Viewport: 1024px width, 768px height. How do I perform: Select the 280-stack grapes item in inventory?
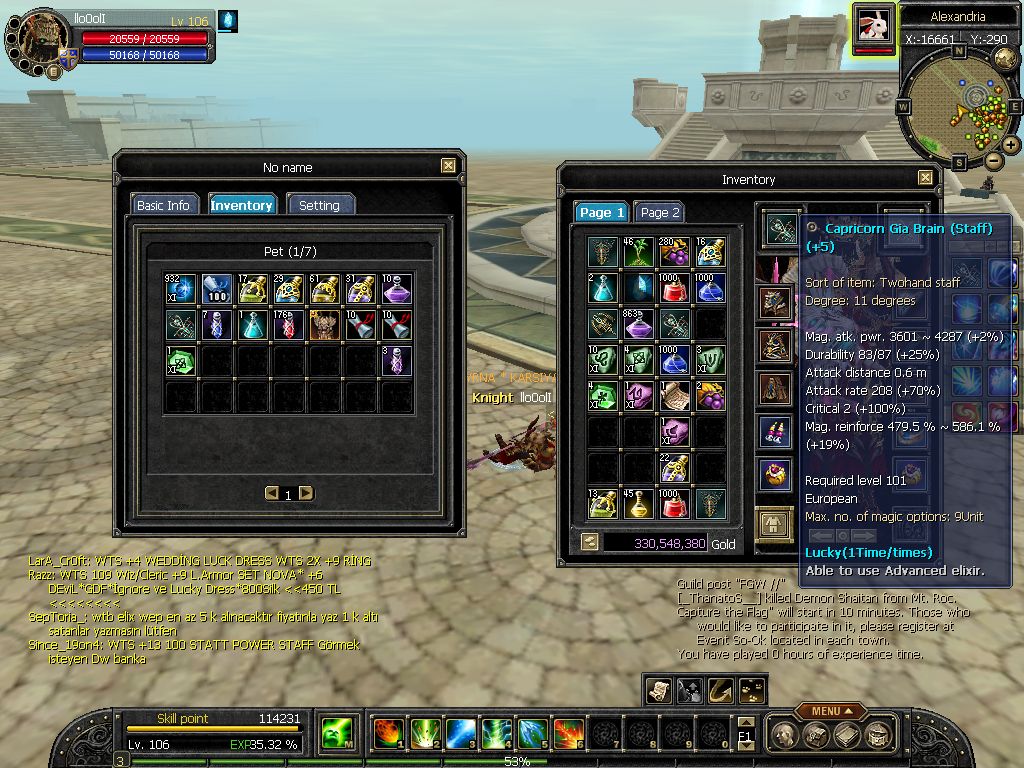[x=674, y=252]
